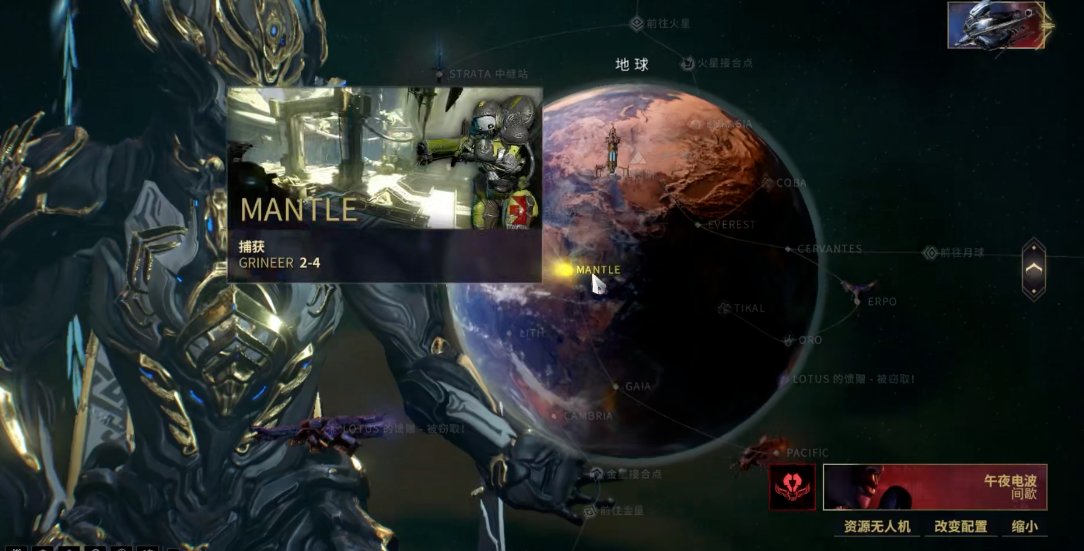This screenshot has width=1084, height=551.
Task: Travel to Lua via 前往月球
Action: [x=930, y=254]
